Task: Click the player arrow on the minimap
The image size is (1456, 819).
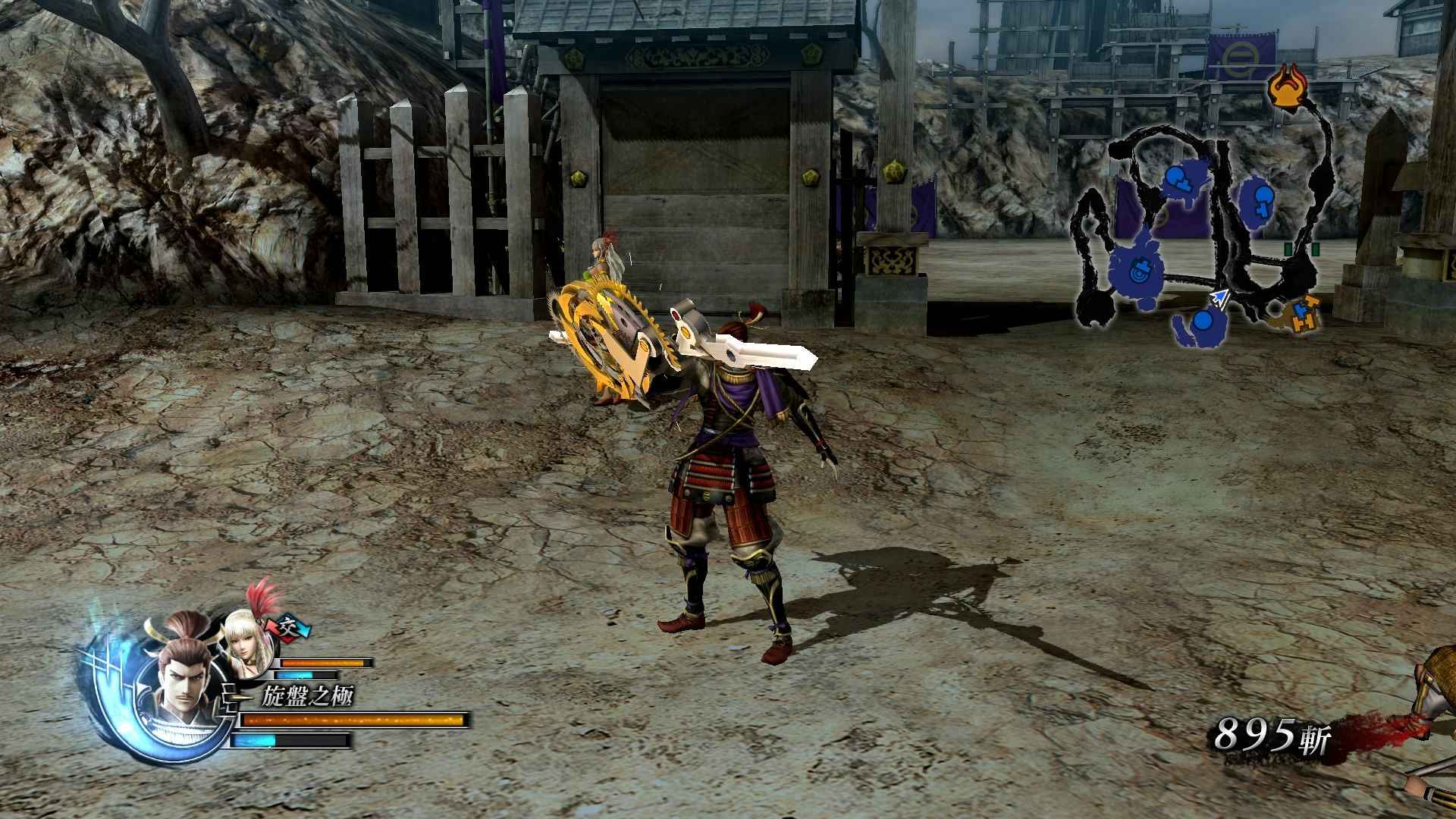Action: click(x=1220, y=297)
